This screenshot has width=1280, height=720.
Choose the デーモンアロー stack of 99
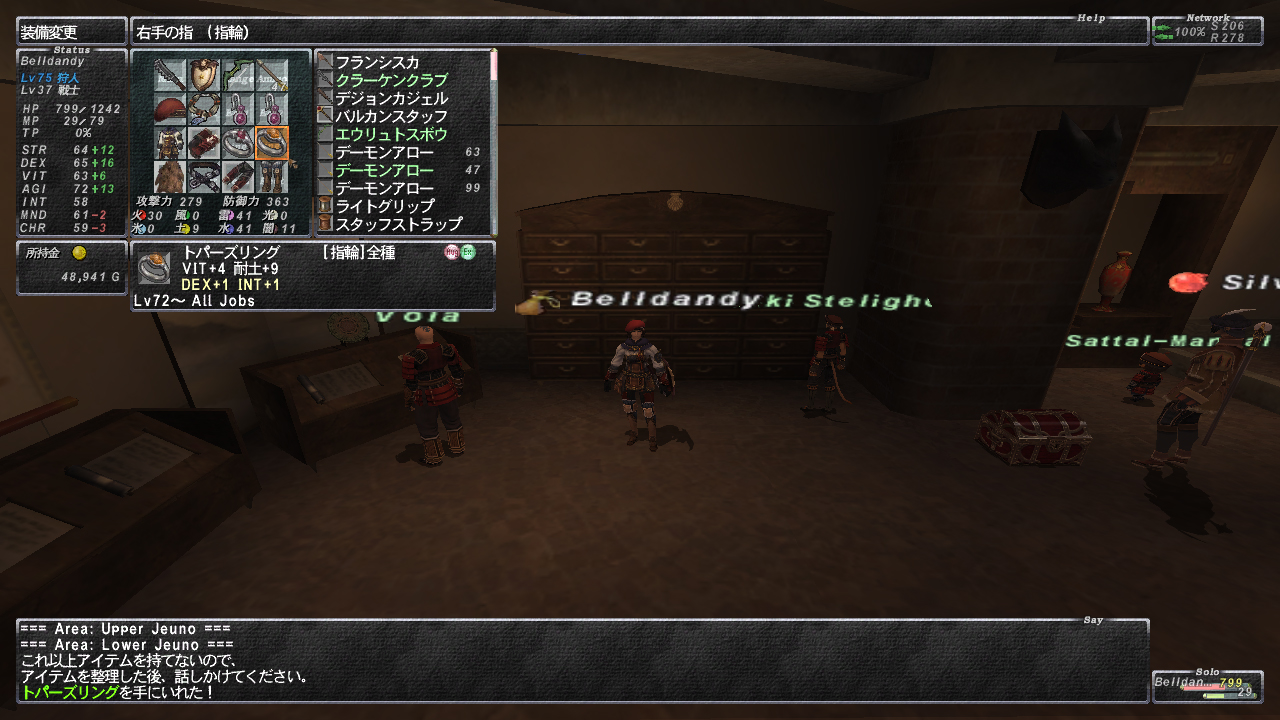[x=384, y=189]
